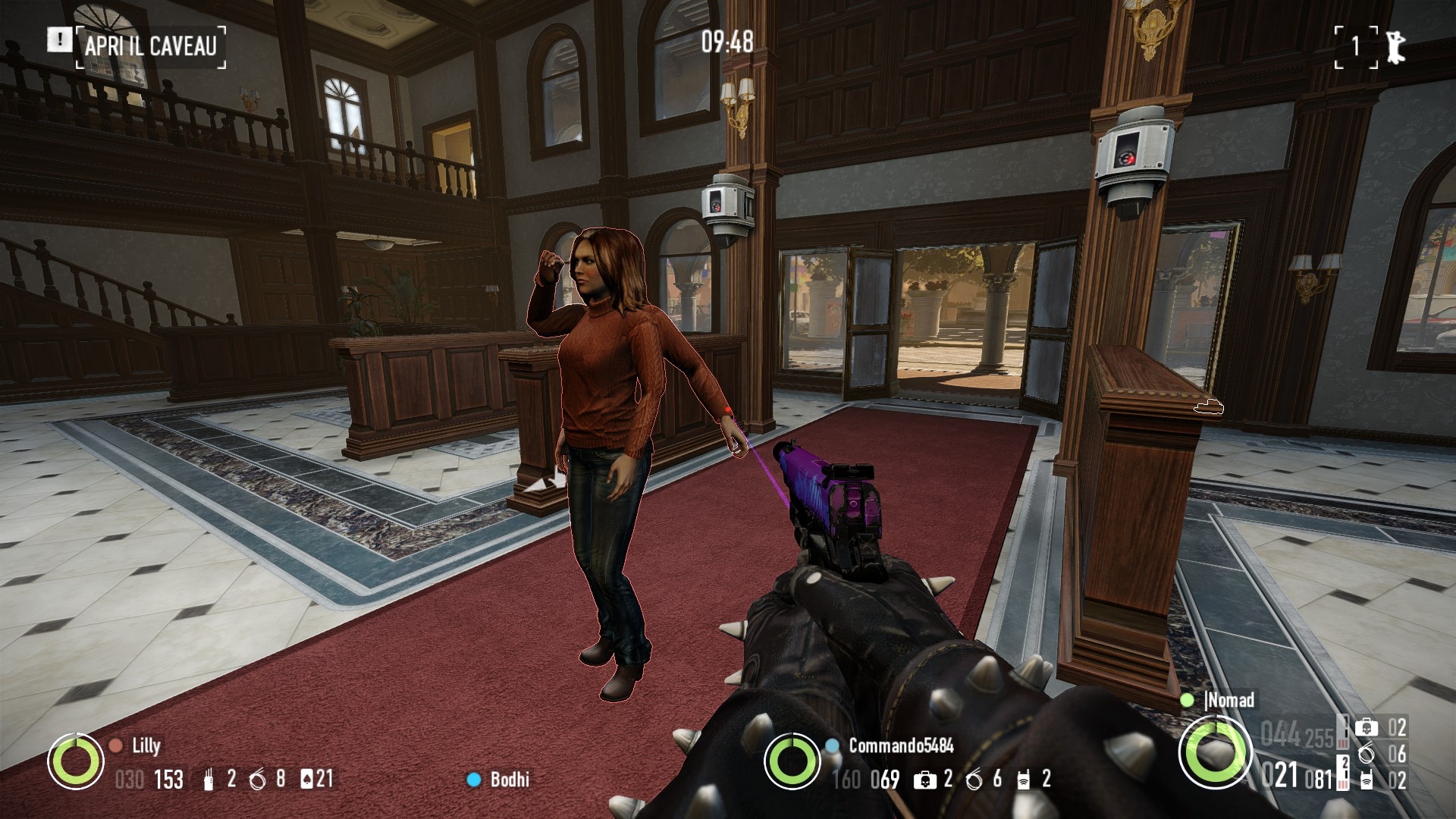This screenshot has height=819, width=1456.
Task: Select Bodhi's teammate name
Action: (510, 779)
